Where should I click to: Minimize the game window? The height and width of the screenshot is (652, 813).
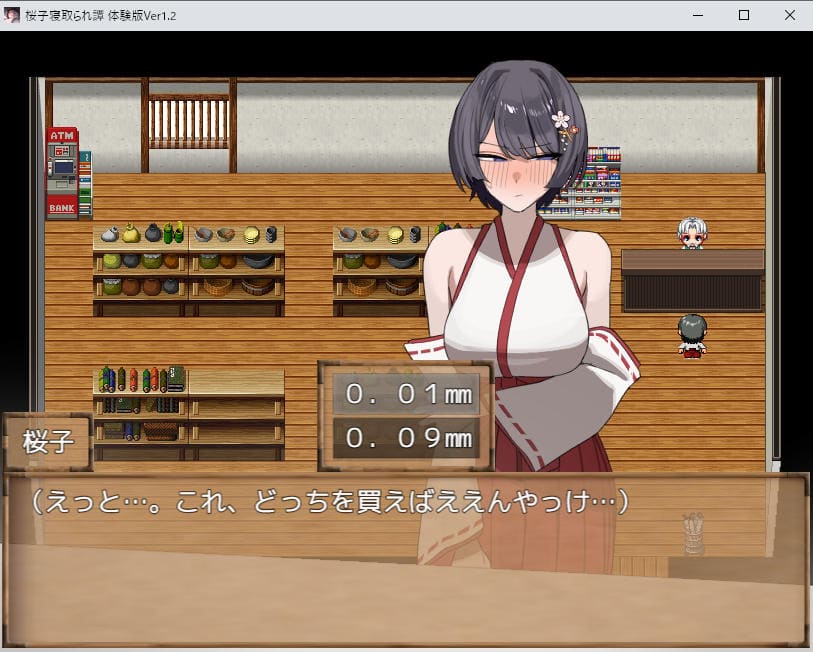pos(698,15)
